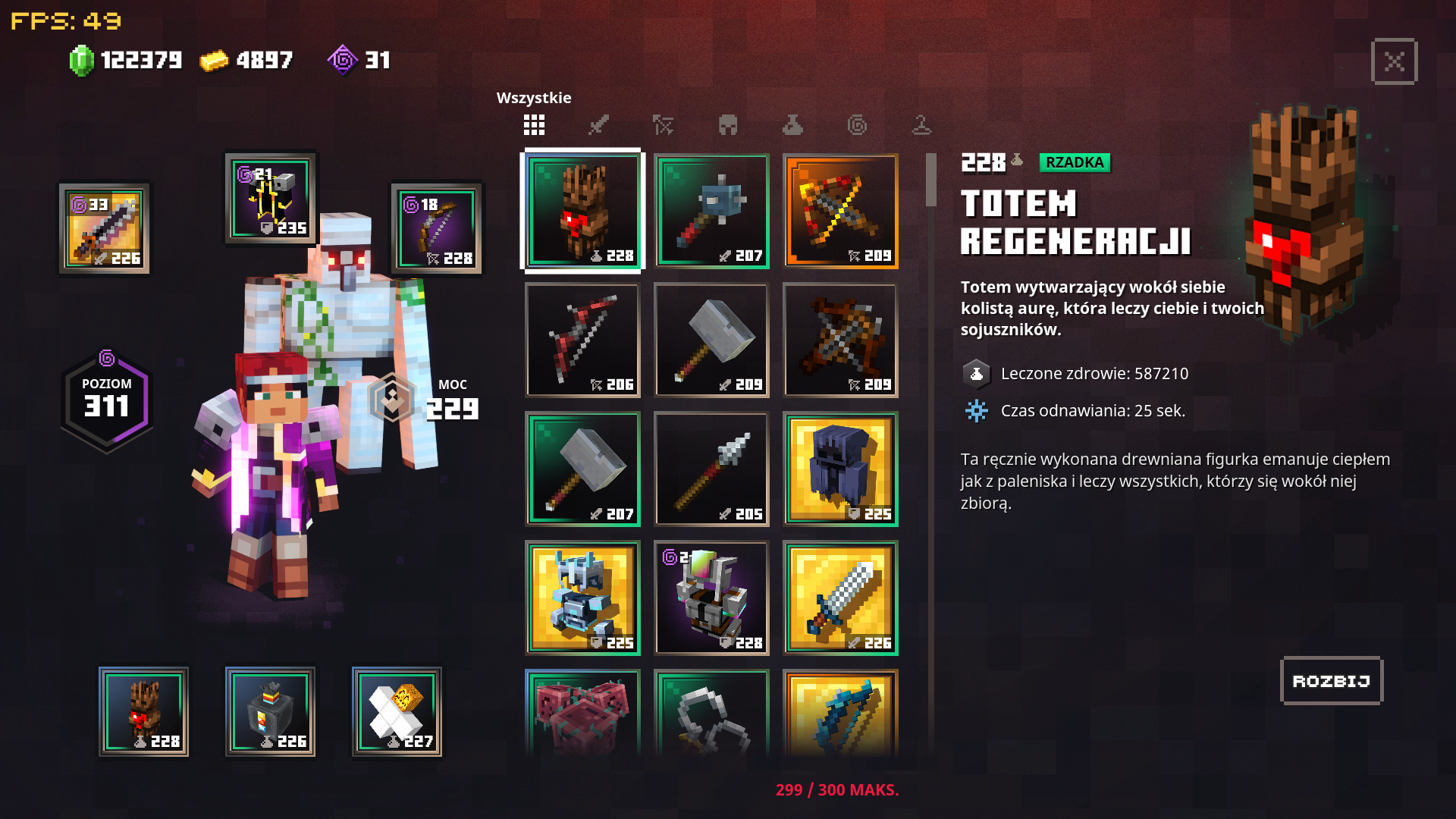The height and width of the screenshot is (819, 1456).
Task: Close the inventory screen
Action: [x=1394, y=61]
